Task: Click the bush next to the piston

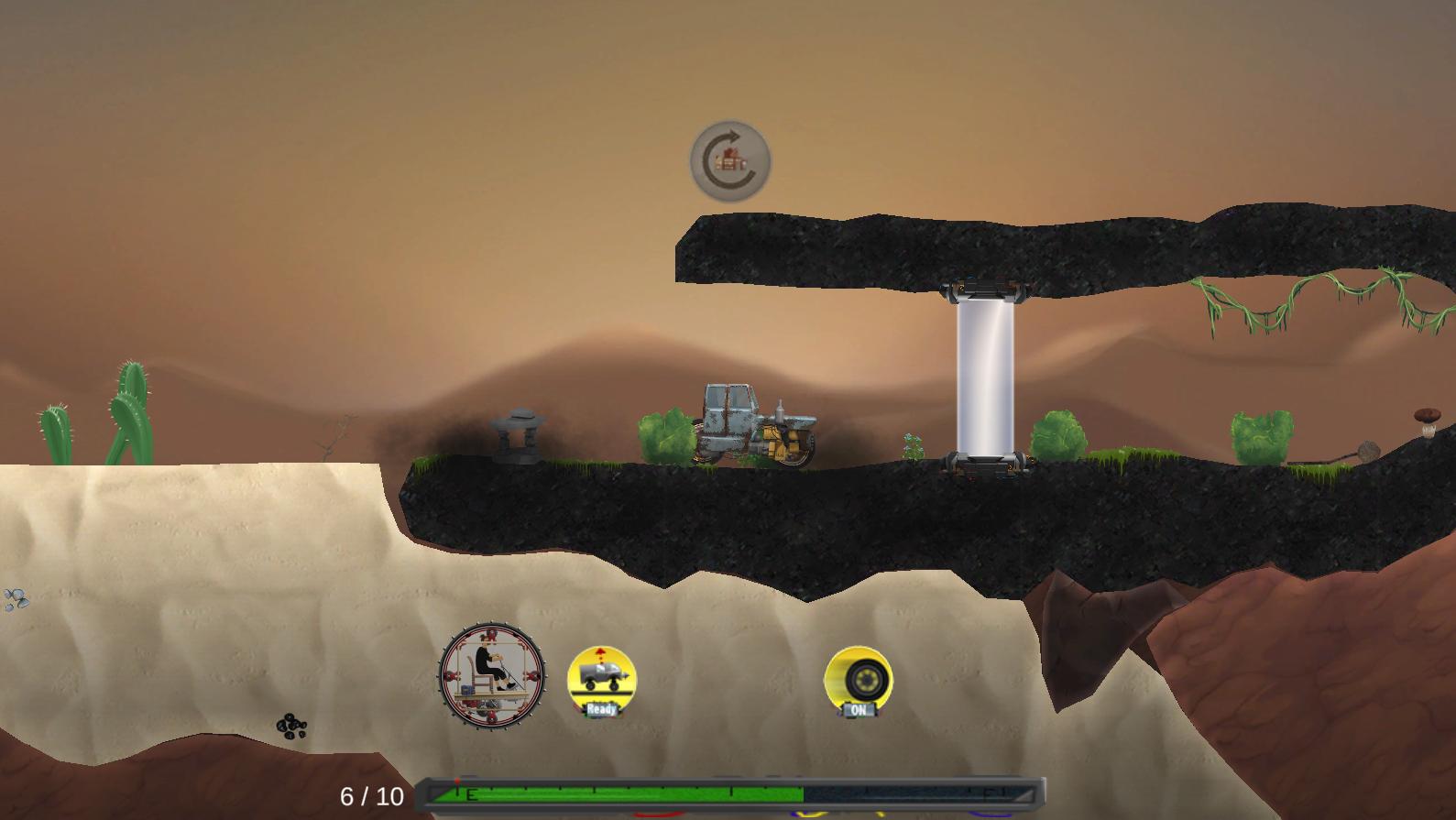Action: [1060, 436]
